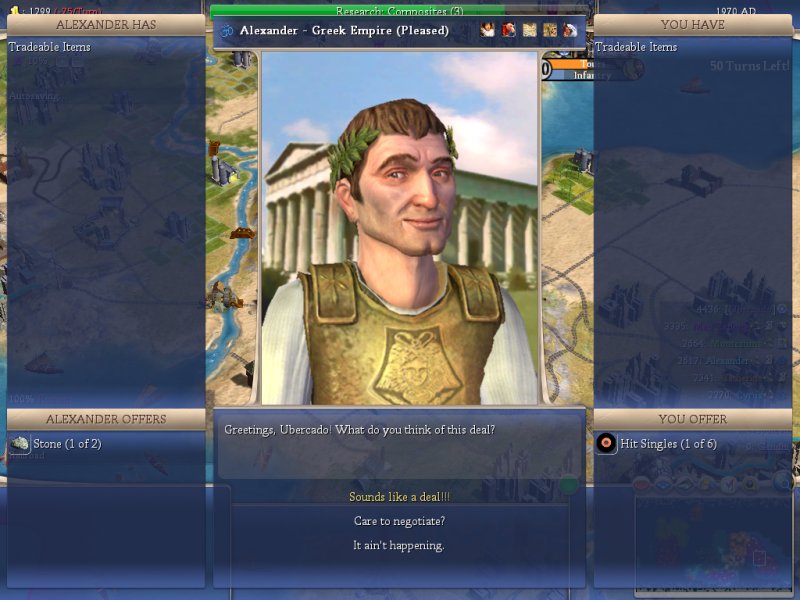800x600 pixels.
Task: Select Hit Singles in your offer
Action: [x=662, y=443]
